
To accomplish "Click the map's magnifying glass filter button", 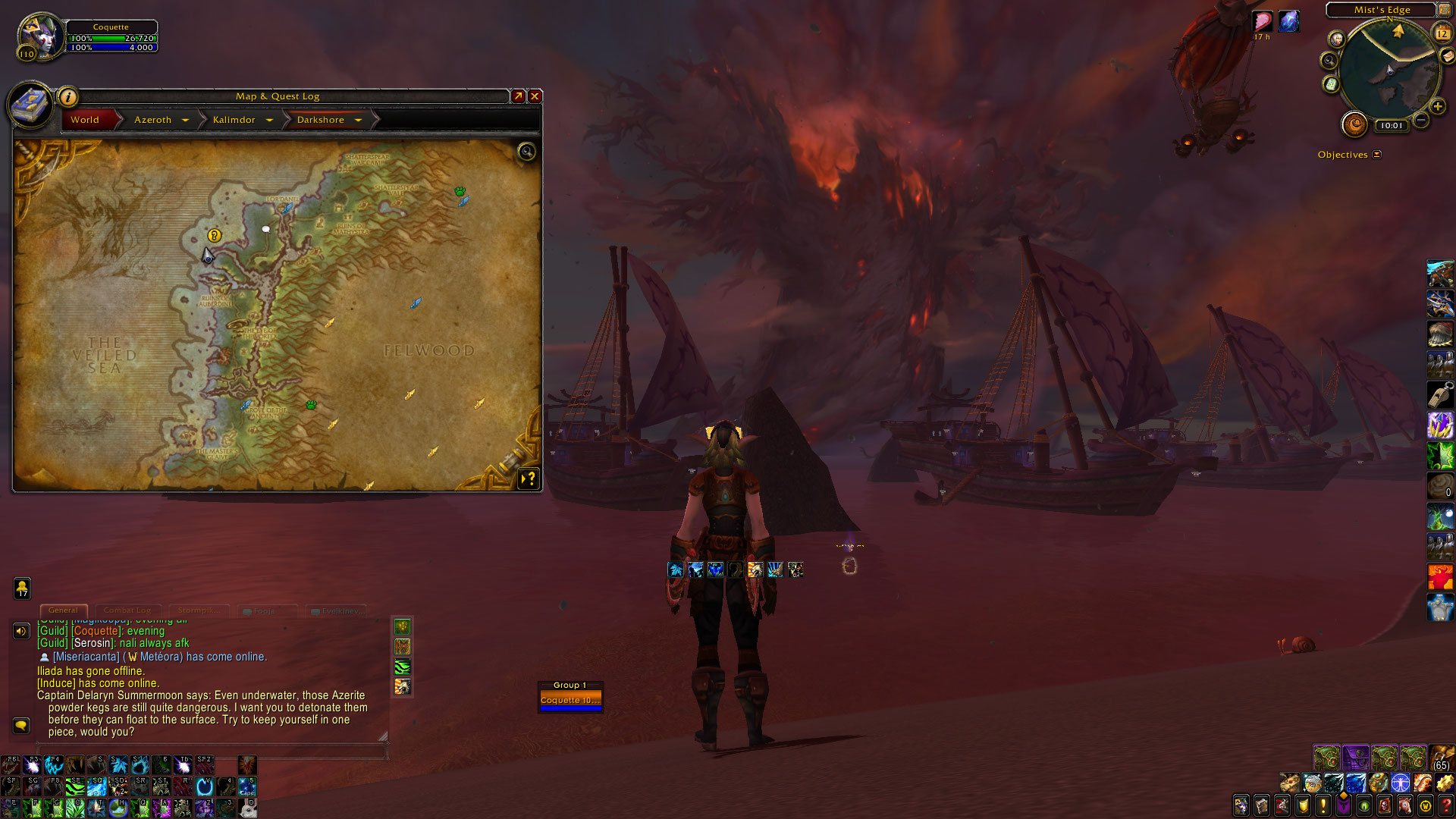I will (526, 152).
